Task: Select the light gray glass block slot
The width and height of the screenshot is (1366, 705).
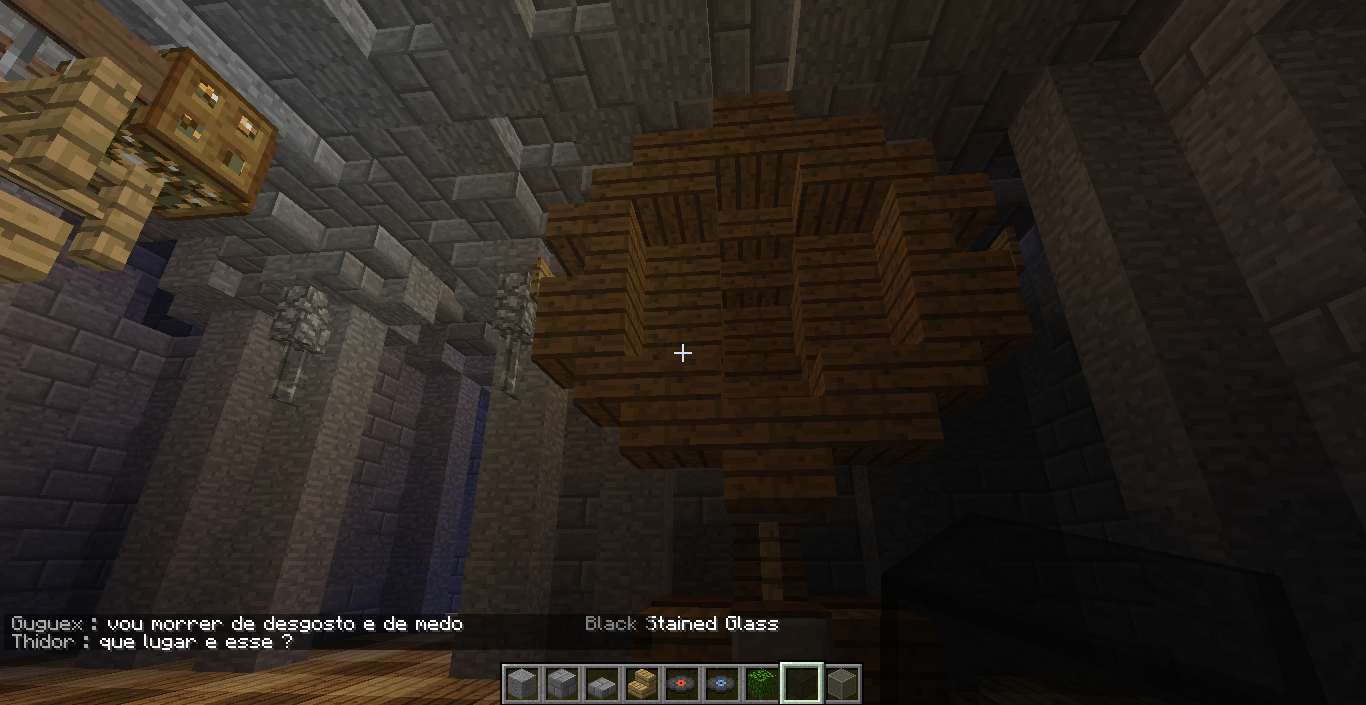Action: [841, 684]
